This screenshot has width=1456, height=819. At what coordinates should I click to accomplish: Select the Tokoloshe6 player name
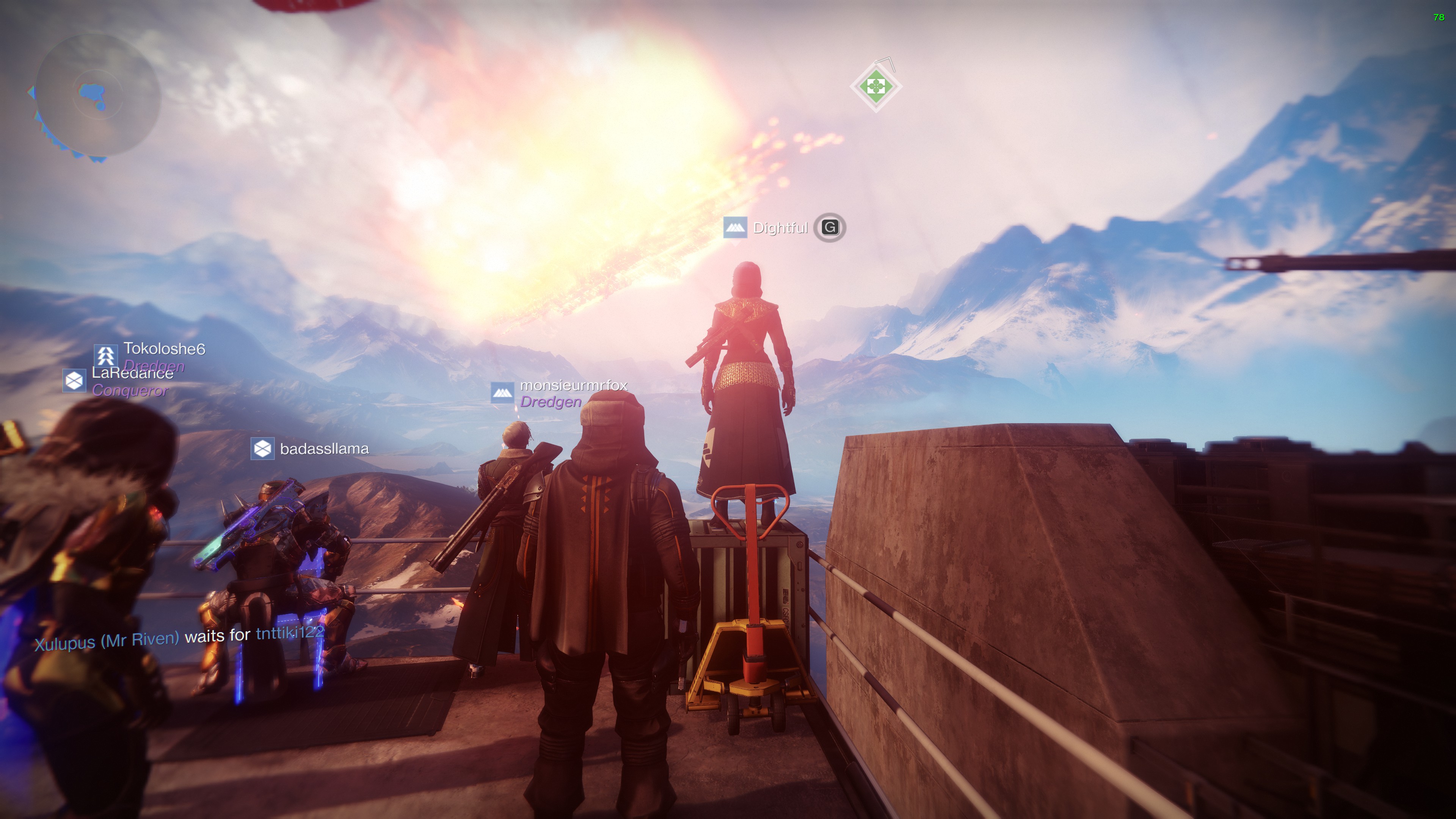pyautogui.click(x=164, y=349)
